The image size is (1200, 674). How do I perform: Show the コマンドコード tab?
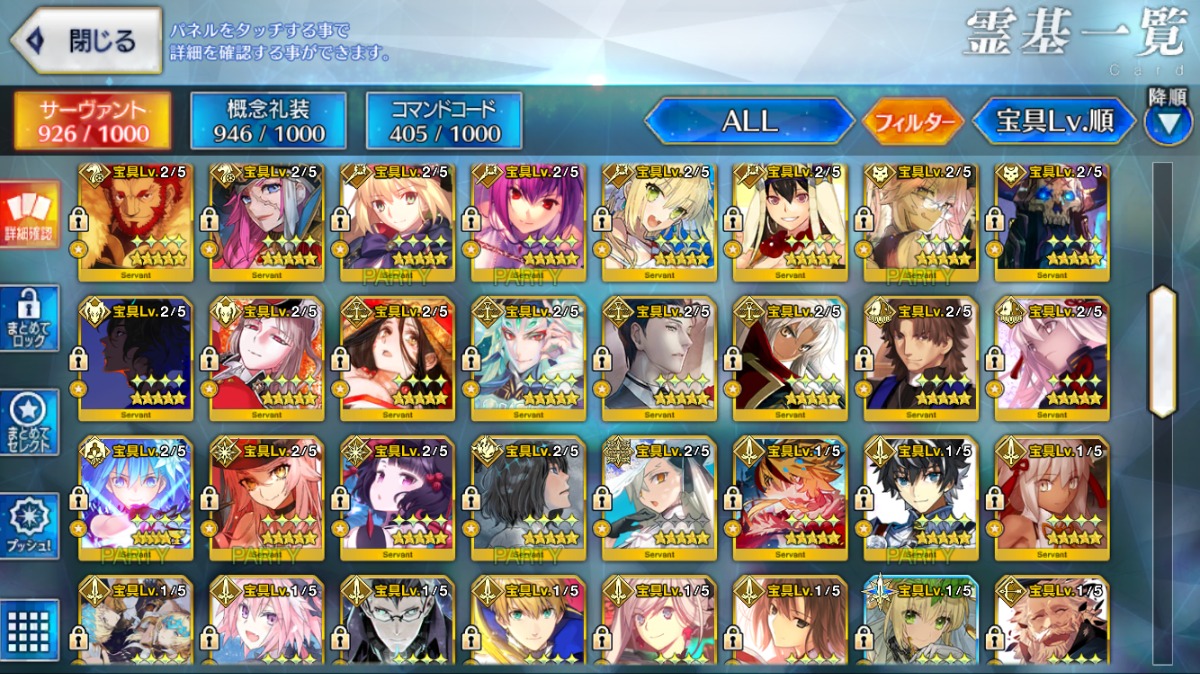[x=444, y=121]
